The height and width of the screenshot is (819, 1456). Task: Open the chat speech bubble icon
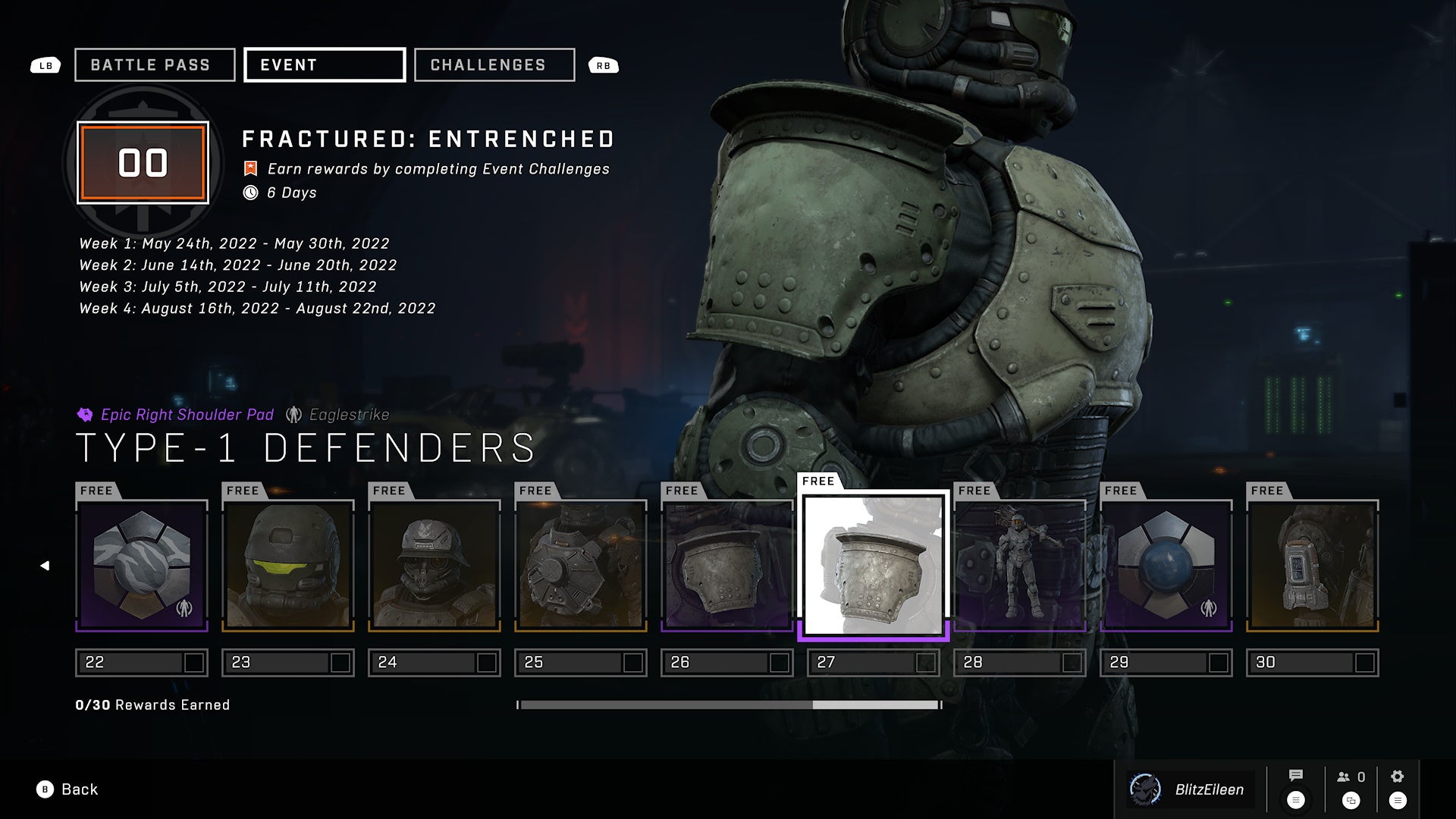click(1296, 777)
